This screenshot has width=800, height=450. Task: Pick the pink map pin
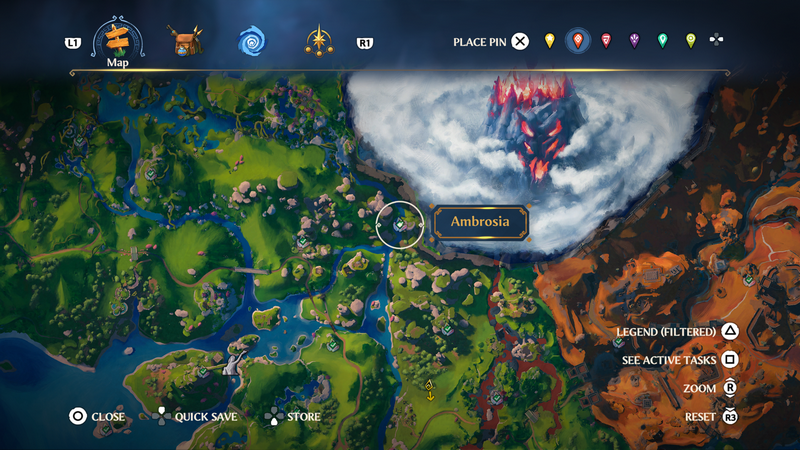(x=606, y=41)
